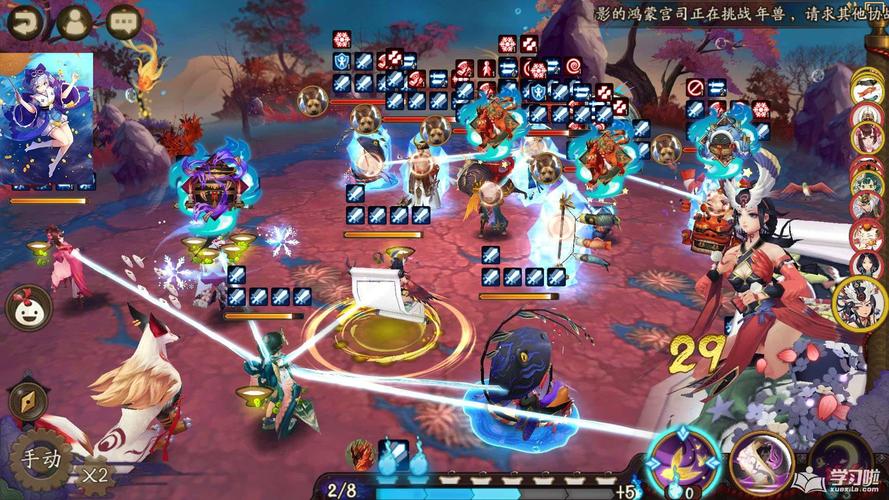Activate the purple flame skill

point(683,461)
